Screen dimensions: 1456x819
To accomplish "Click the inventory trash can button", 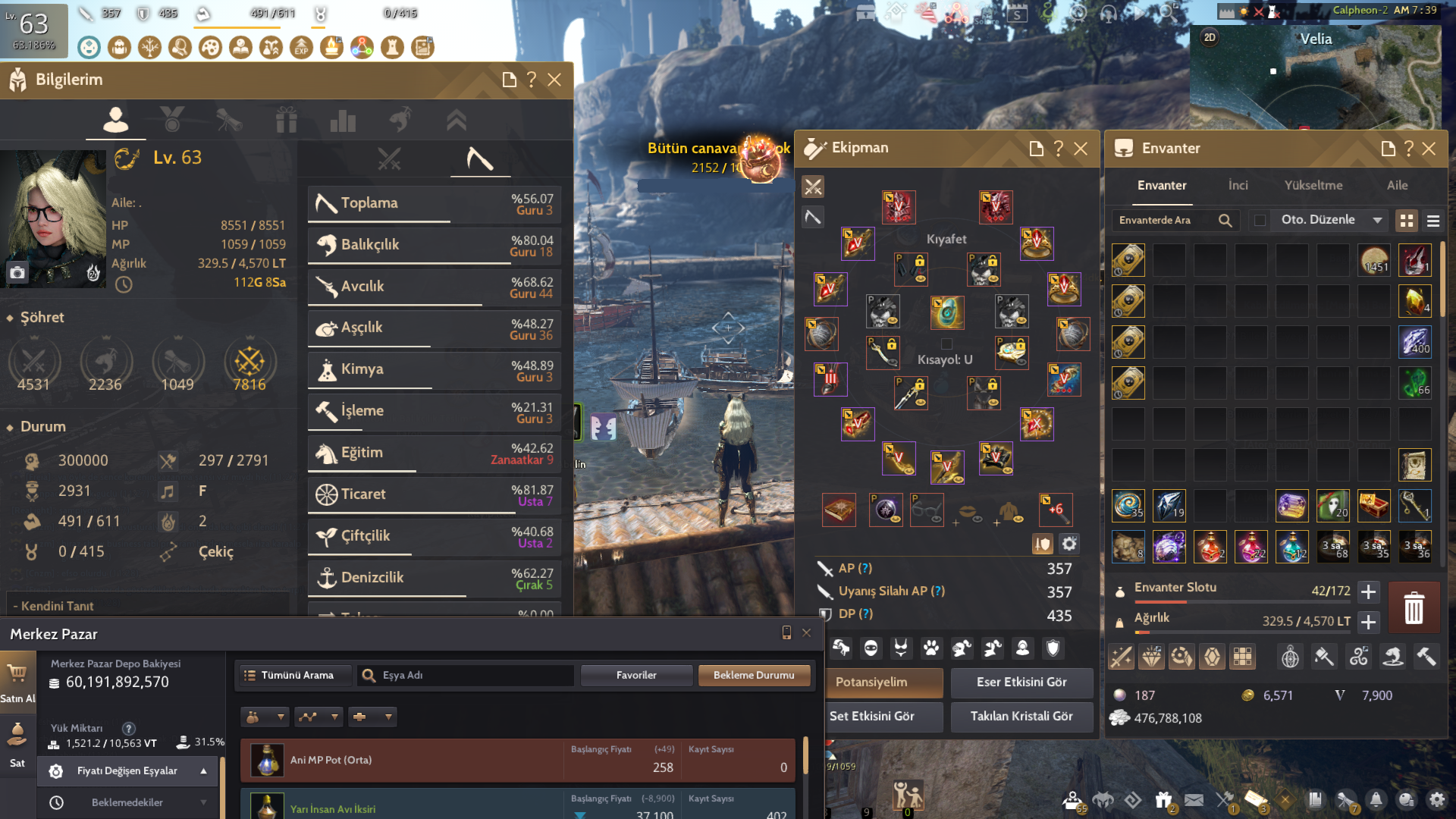I will point(1414,608).
